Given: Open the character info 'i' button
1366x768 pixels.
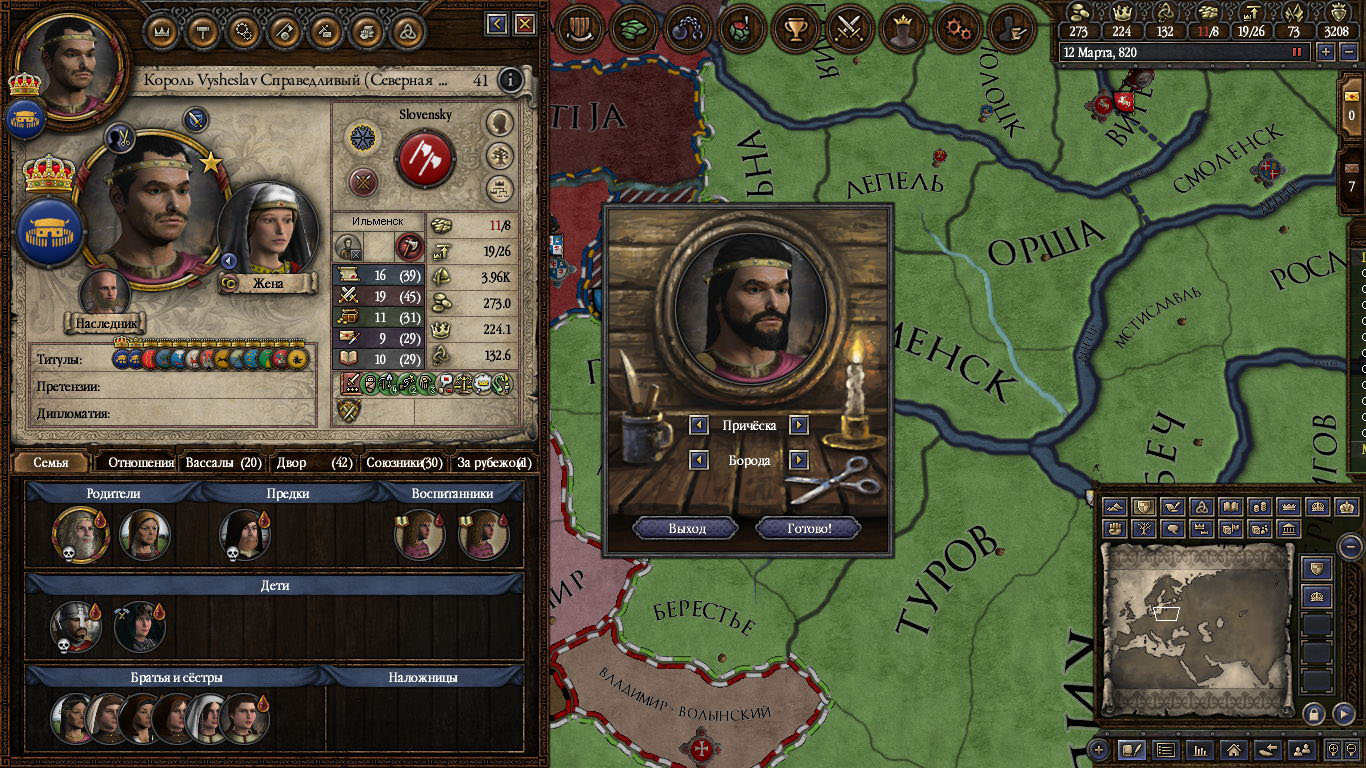Looking at the screenshot, I should pos(511,80).
